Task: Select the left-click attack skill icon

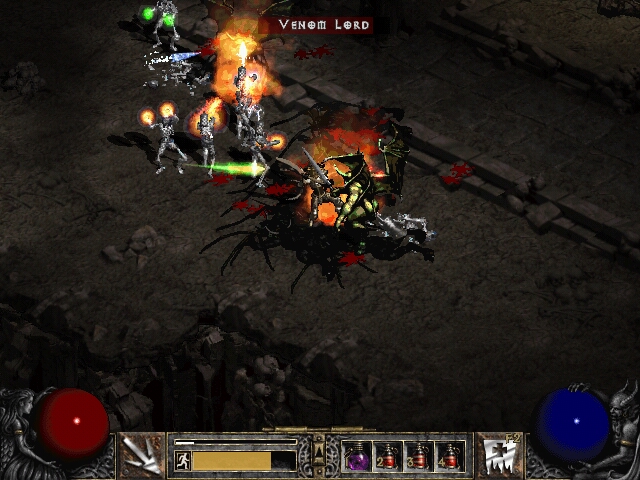Action: (138, 454)
